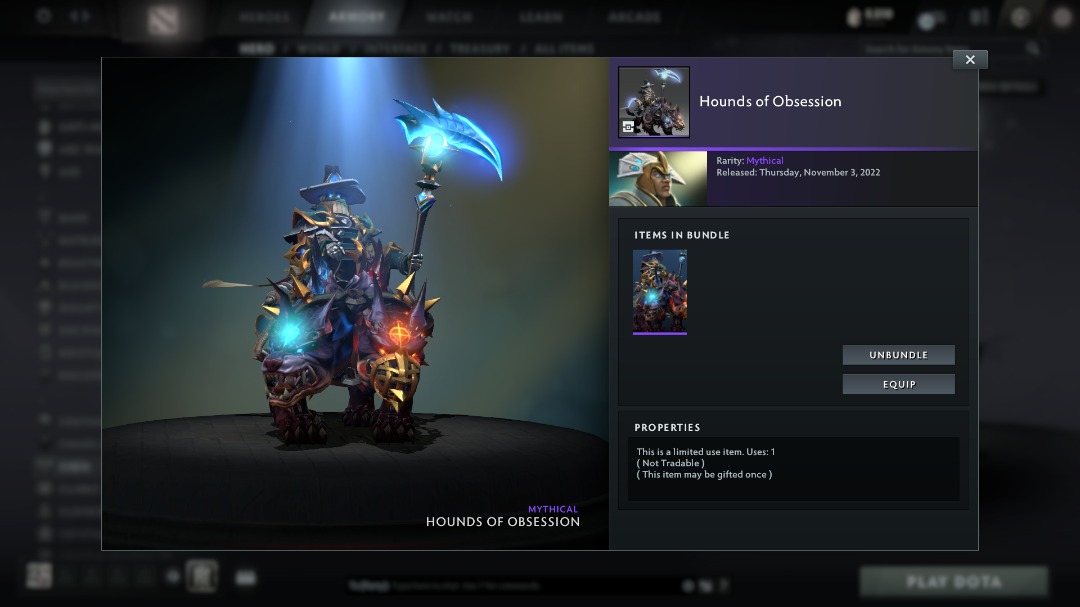Unbundle the Hounds of Obsession set
This screenshot has width=1080, height=607.
(898, 355)
